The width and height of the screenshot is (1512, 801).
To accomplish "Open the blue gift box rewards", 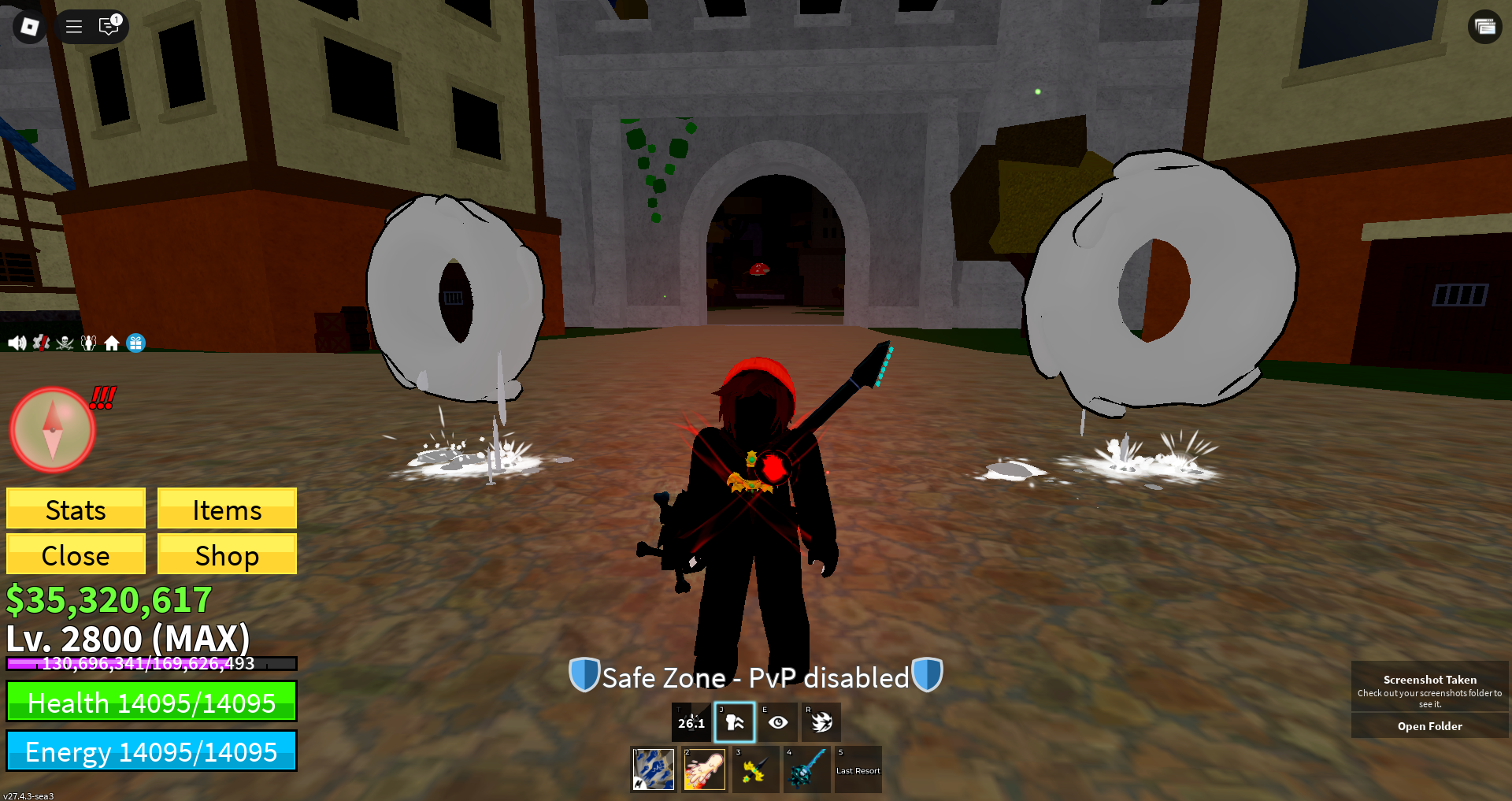I will pos(135,343).
